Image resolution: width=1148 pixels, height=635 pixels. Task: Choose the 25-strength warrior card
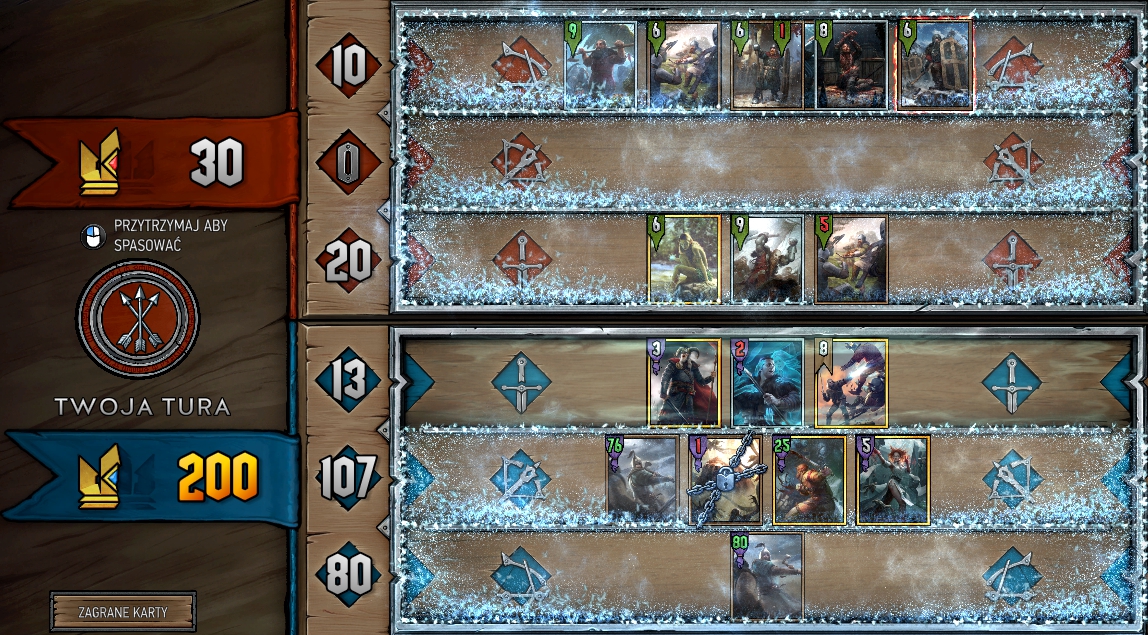[x=809, y=480]
